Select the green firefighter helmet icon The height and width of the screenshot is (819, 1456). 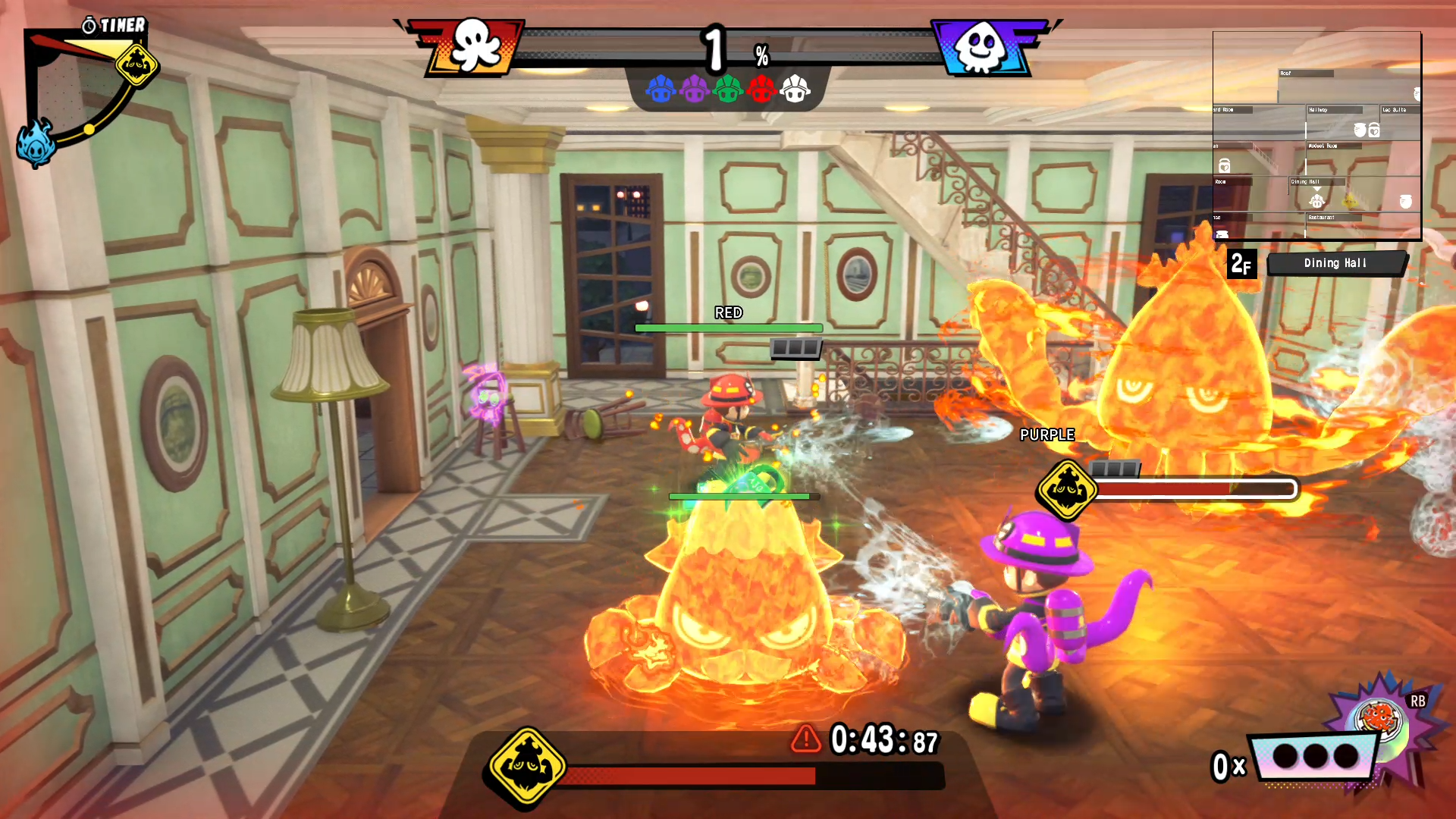(x=728, y=89)
